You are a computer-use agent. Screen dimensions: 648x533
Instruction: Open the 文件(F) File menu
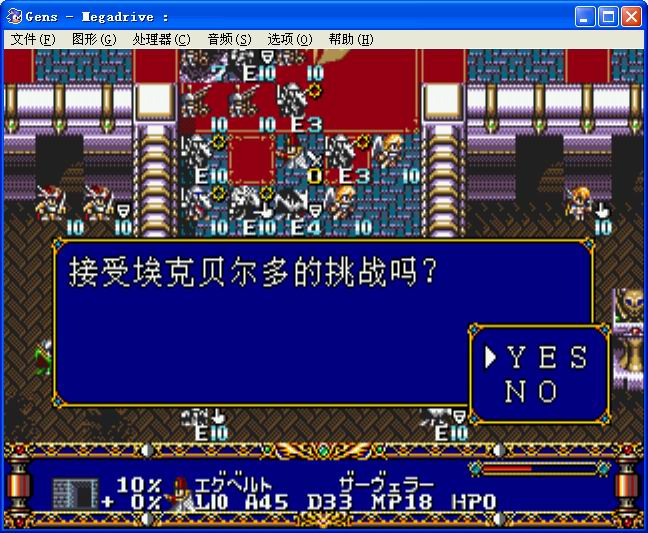33,39
